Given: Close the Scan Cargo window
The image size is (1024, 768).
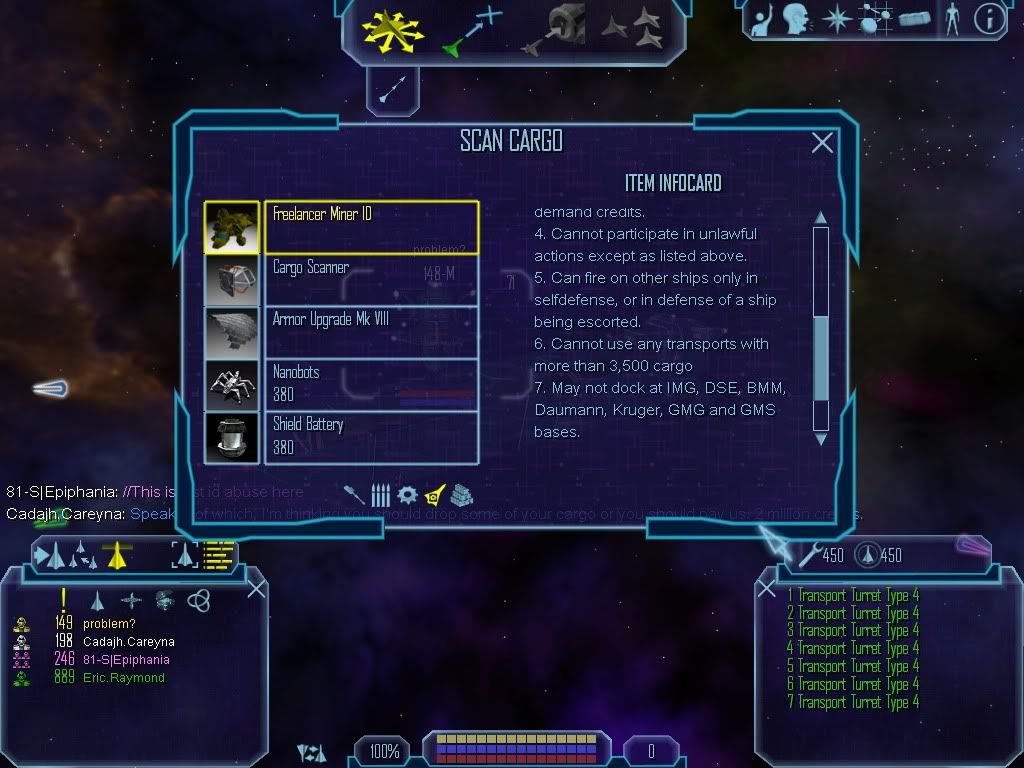Looking at the screenshot, I should tap(822, 143).
